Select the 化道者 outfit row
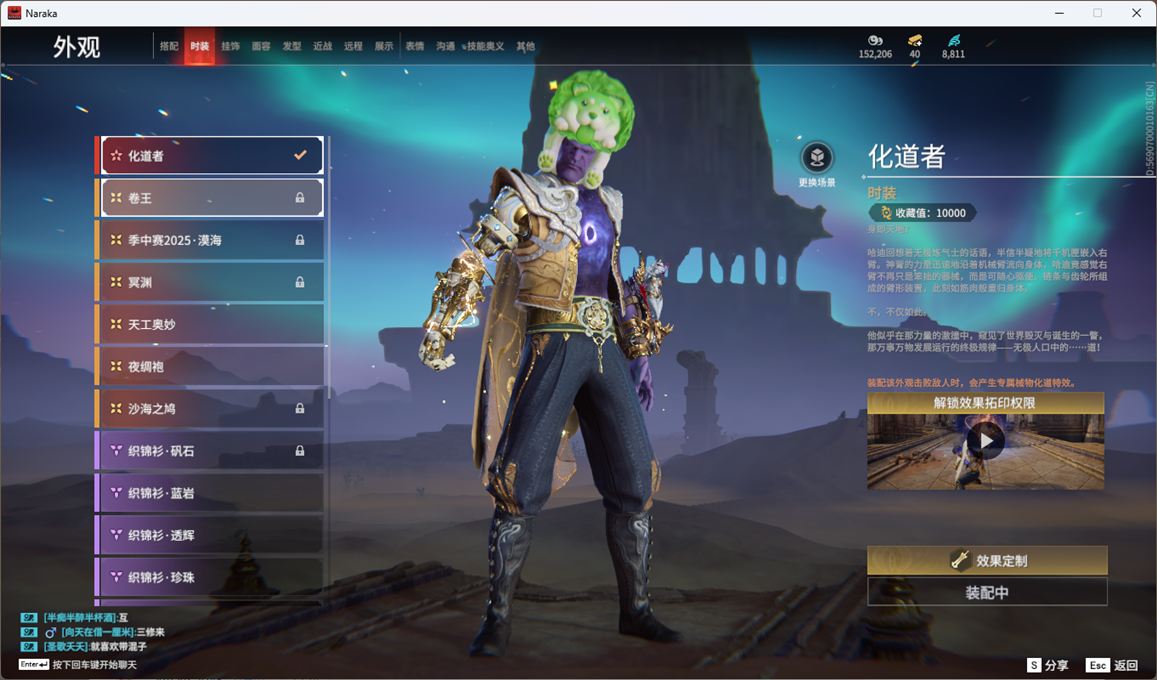This screenshot has width=1157, height=680. coord(211,156)
